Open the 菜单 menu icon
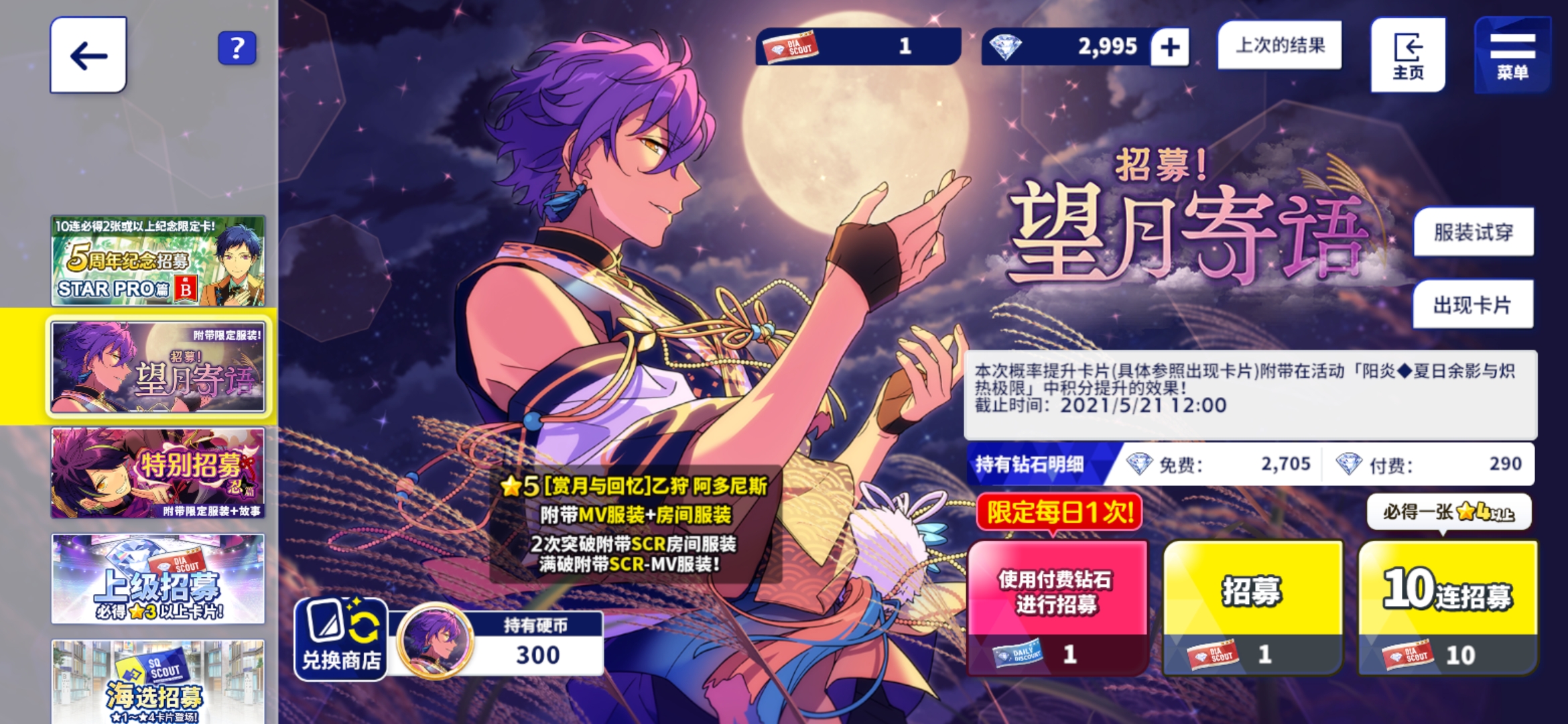The image size is (1568, 724). (x=1512, y=54)
